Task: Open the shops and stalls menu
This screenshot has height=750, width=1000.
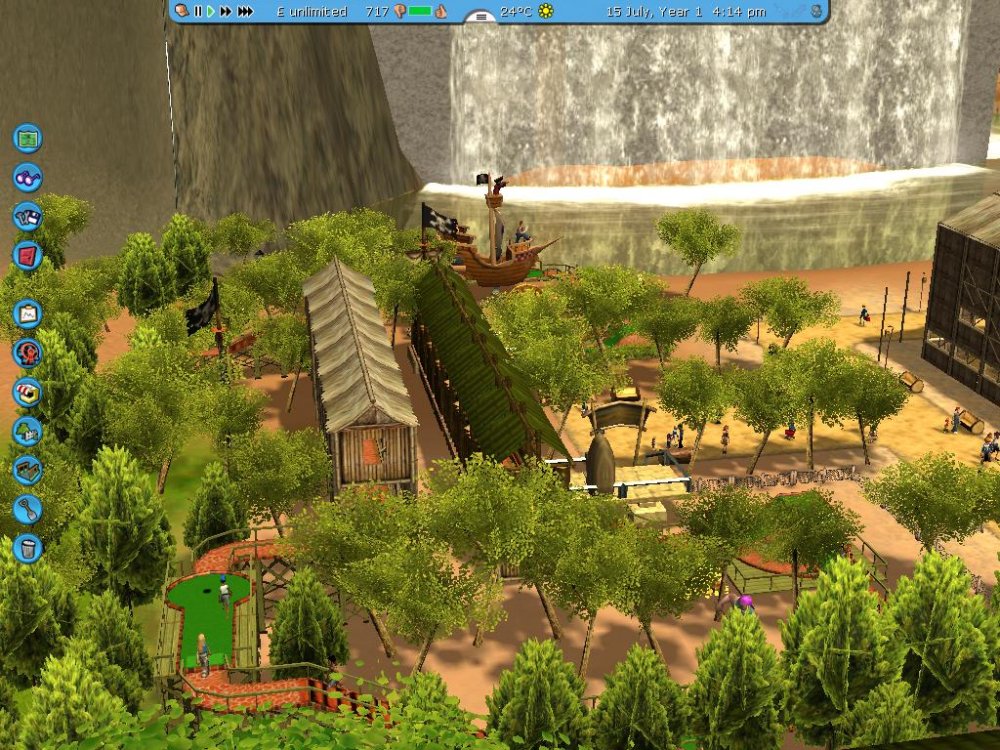Action: coord(28,391)
